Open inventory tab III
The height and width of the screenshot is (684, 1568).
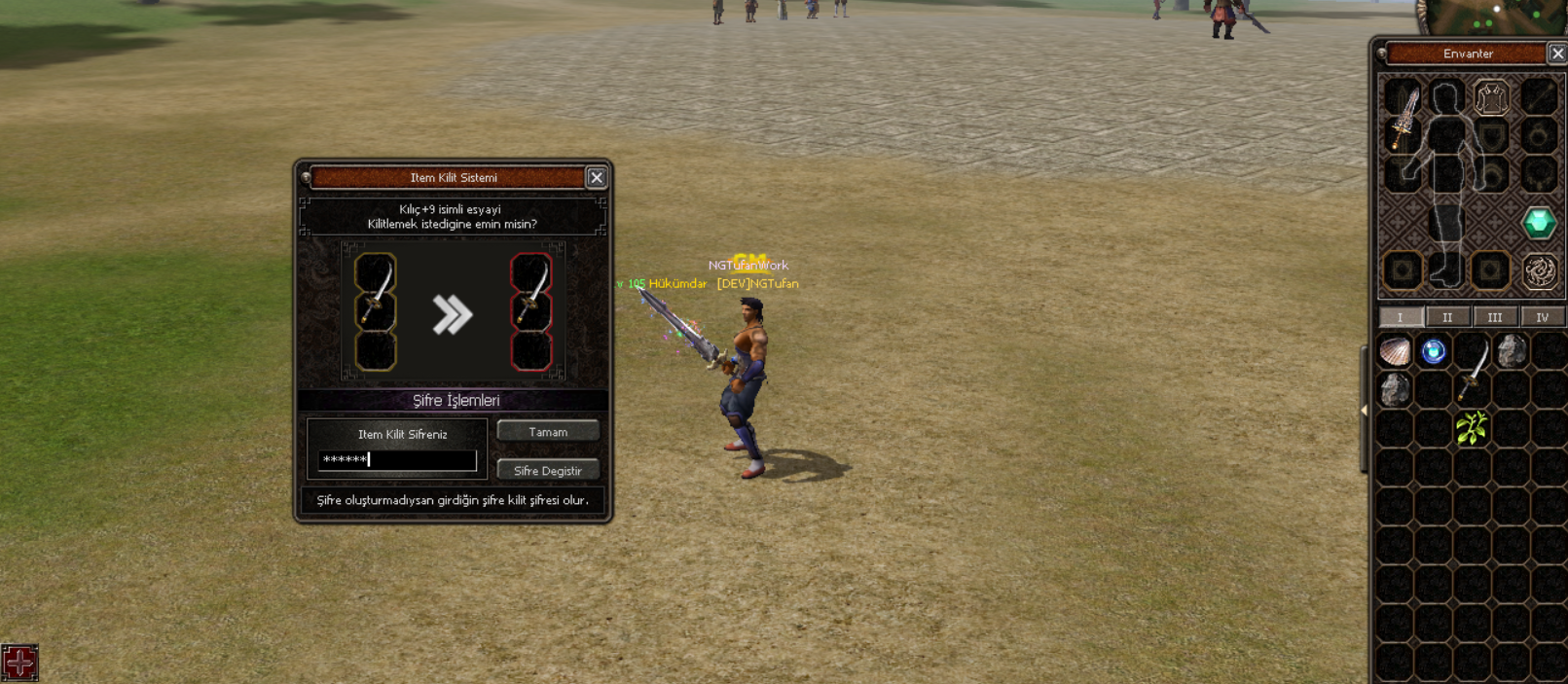point(1494,317)
